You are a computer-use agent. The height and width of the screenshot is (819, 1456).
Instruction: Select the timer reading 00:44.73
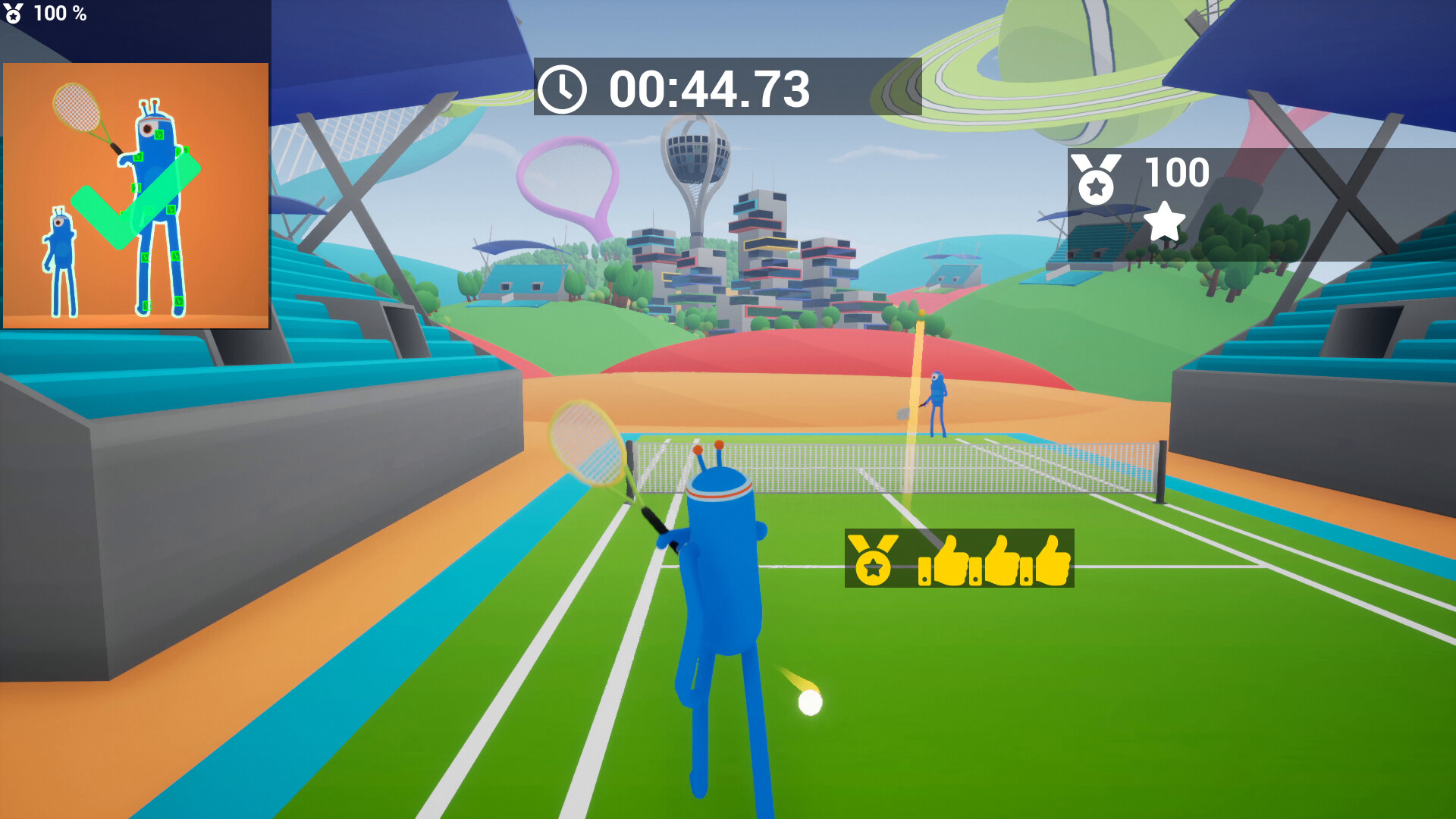click(705, 89)
